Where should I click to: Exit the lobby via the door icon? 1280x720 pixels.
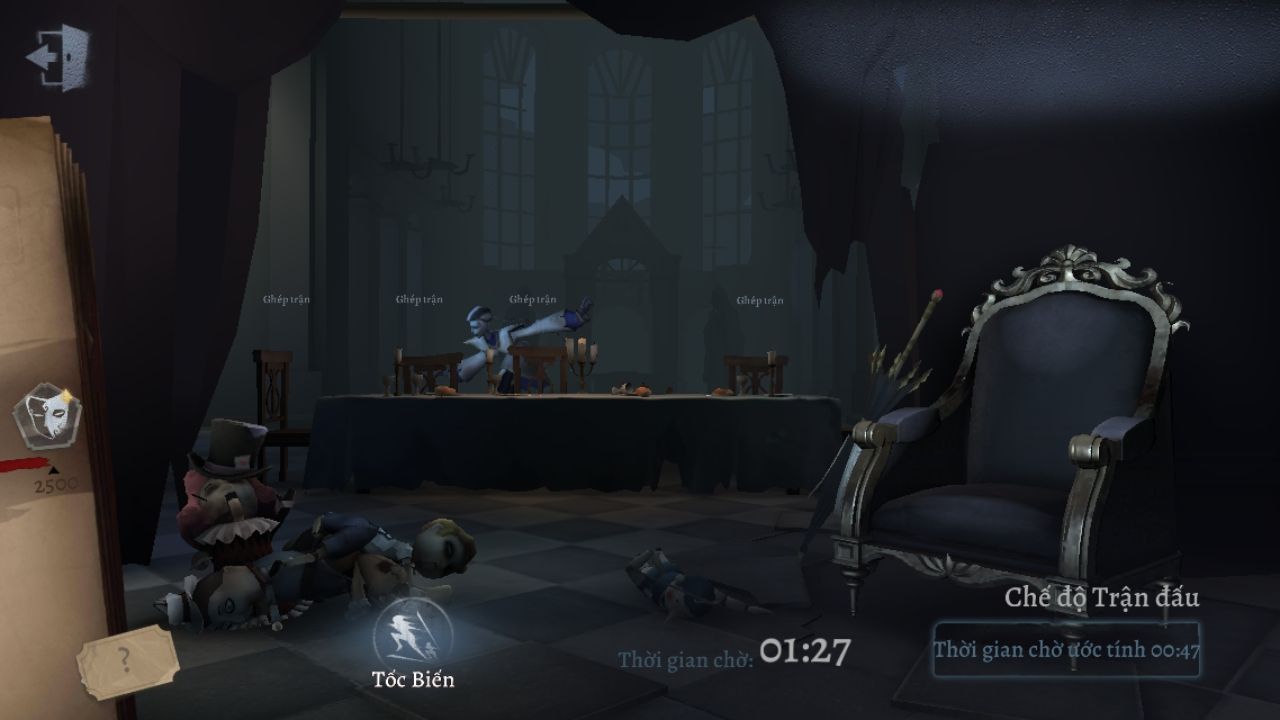(57, 57)
